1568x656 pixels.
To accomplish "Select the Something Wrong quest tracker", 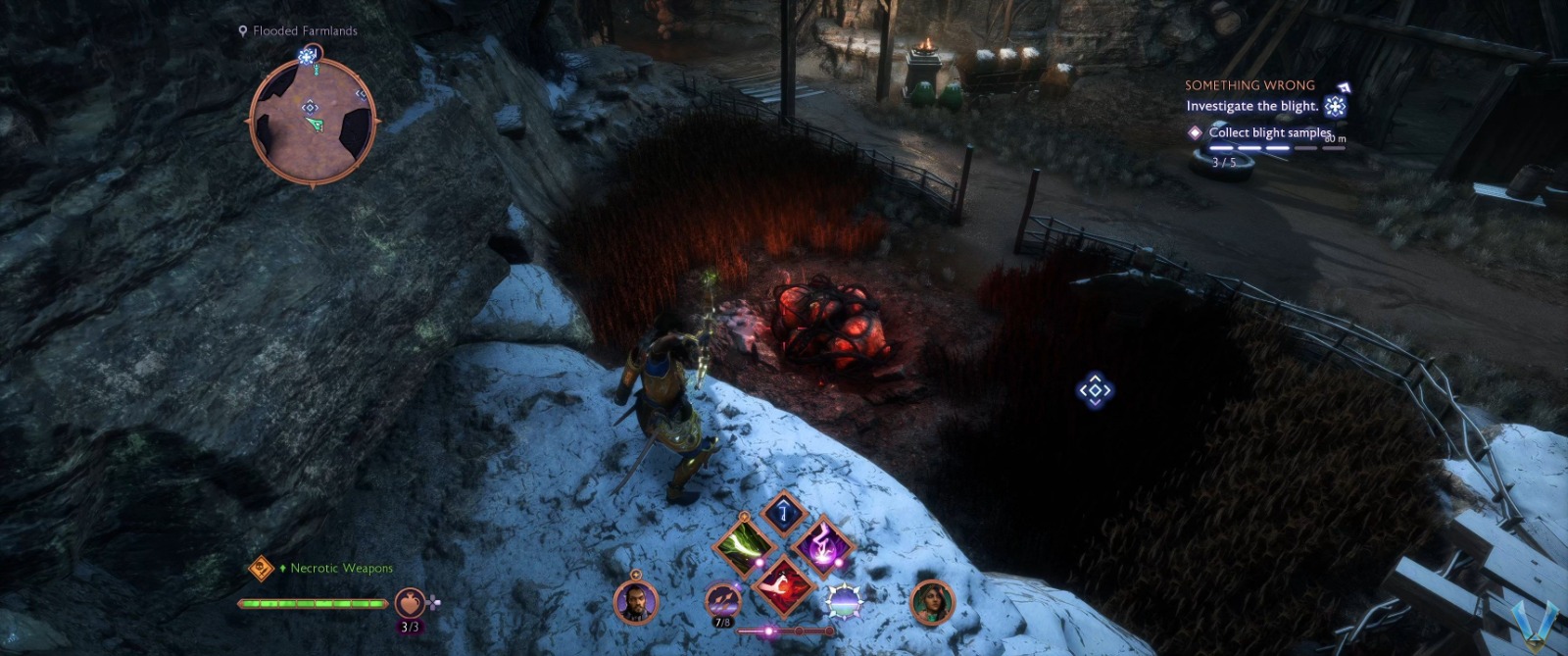I will tap(1249, 85).
